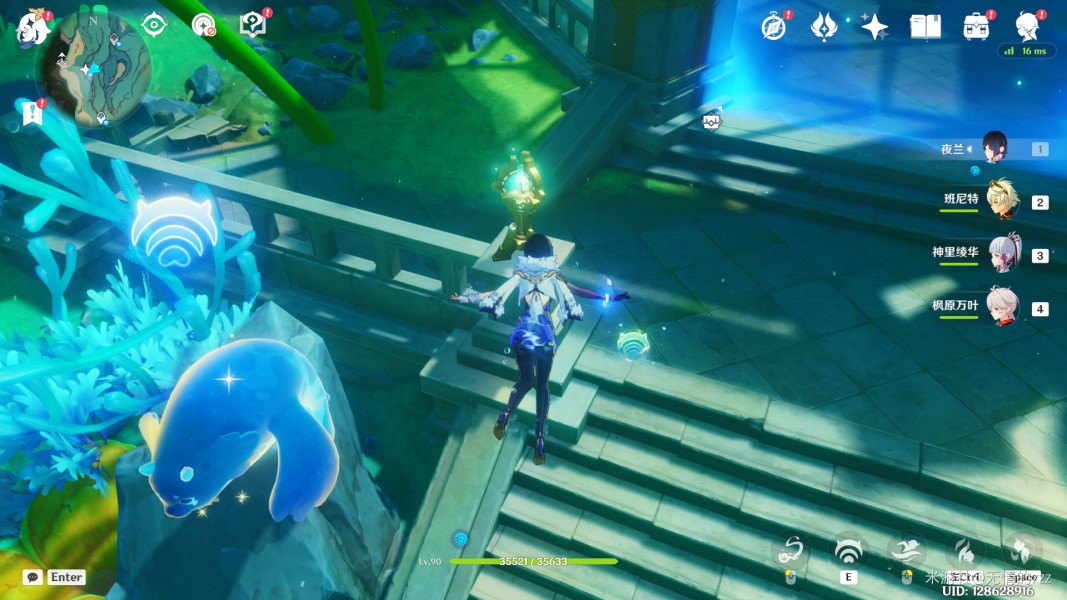1067x600 pixels.
Task: Switch to party member 枫原万叶
Action: coord(1002,306)
